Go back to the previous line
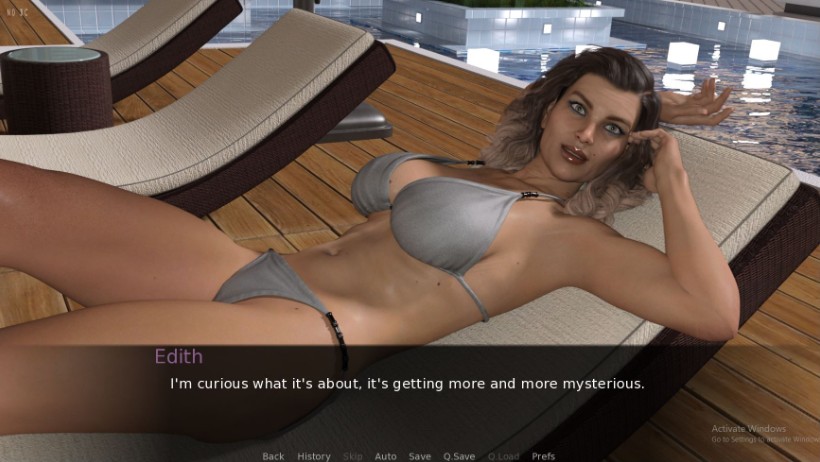 (273, 456)
